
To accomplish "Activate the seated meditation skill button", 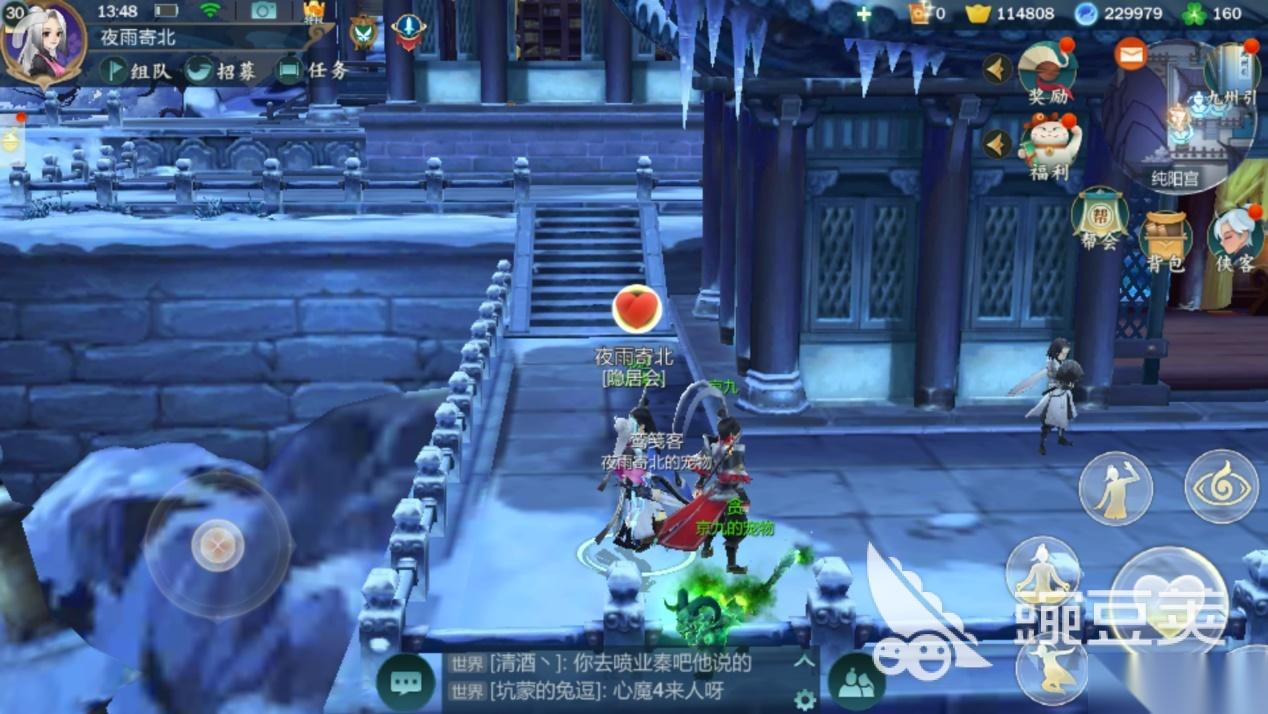I will (1042, 571).
